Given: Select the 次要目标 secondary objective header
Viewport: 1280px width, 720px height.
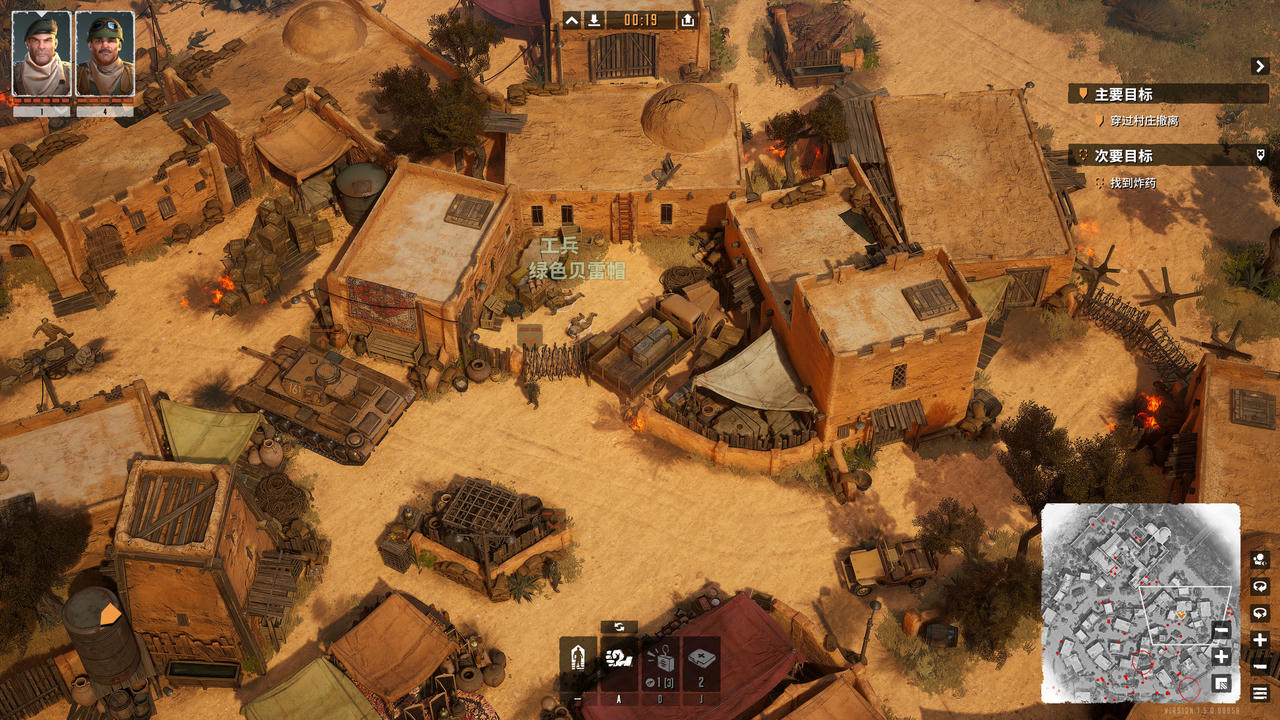Looking at the screenshot, I should [1123, 156].
